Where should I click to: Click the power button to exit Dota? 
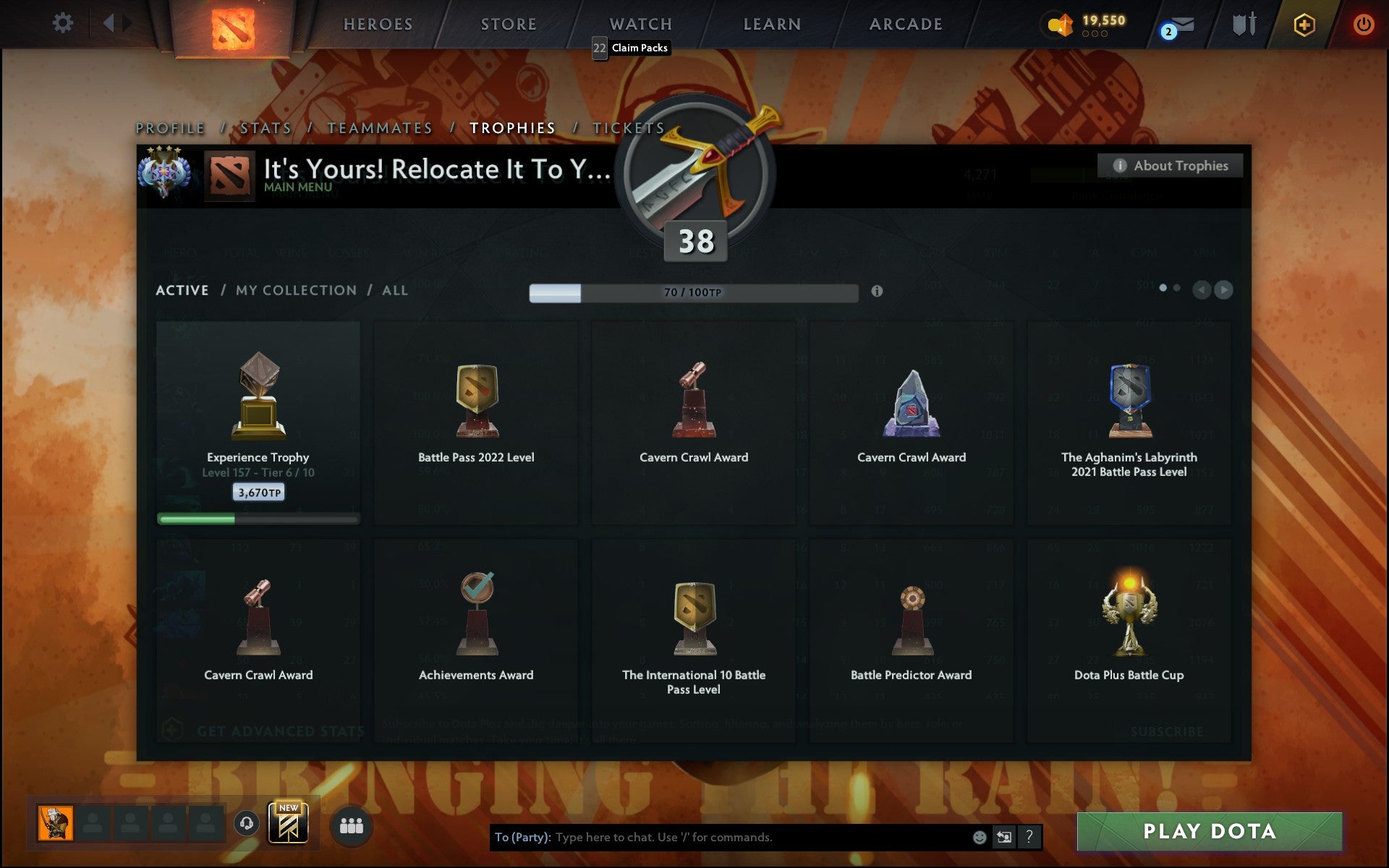click(x=1364, y=23)
